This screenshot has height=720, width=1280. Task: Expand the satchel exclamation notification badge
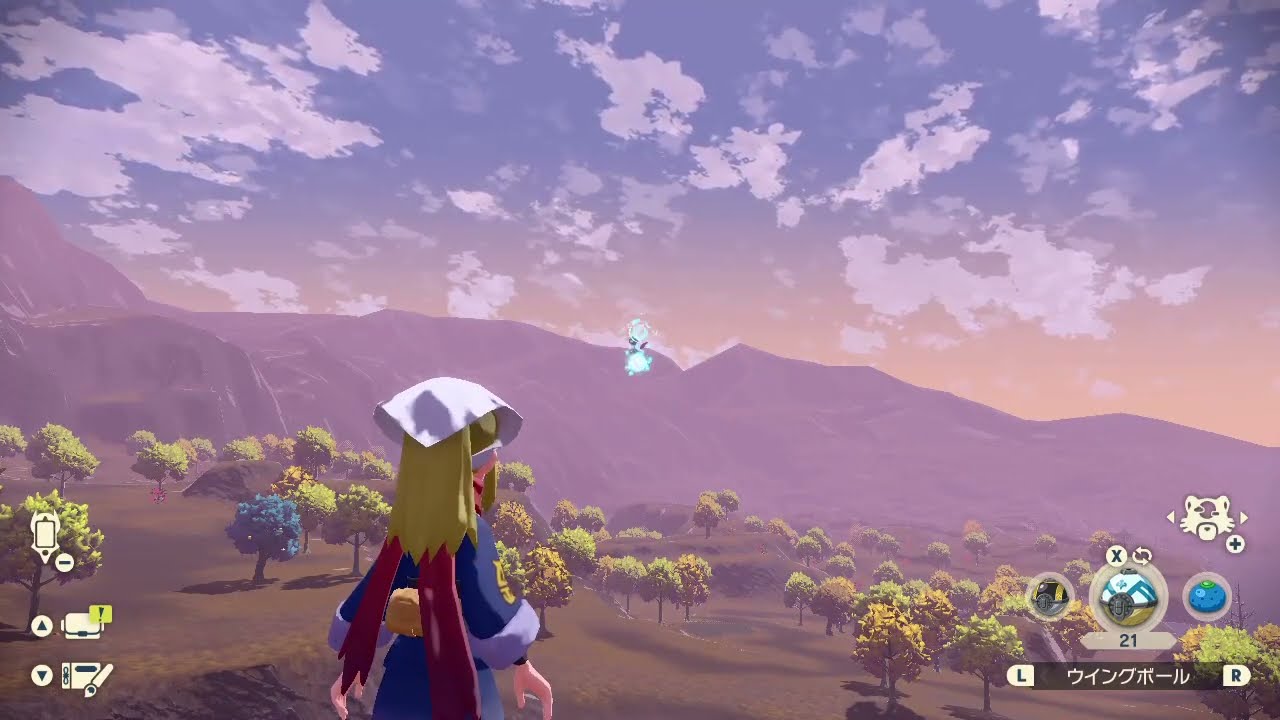point(99,614)
